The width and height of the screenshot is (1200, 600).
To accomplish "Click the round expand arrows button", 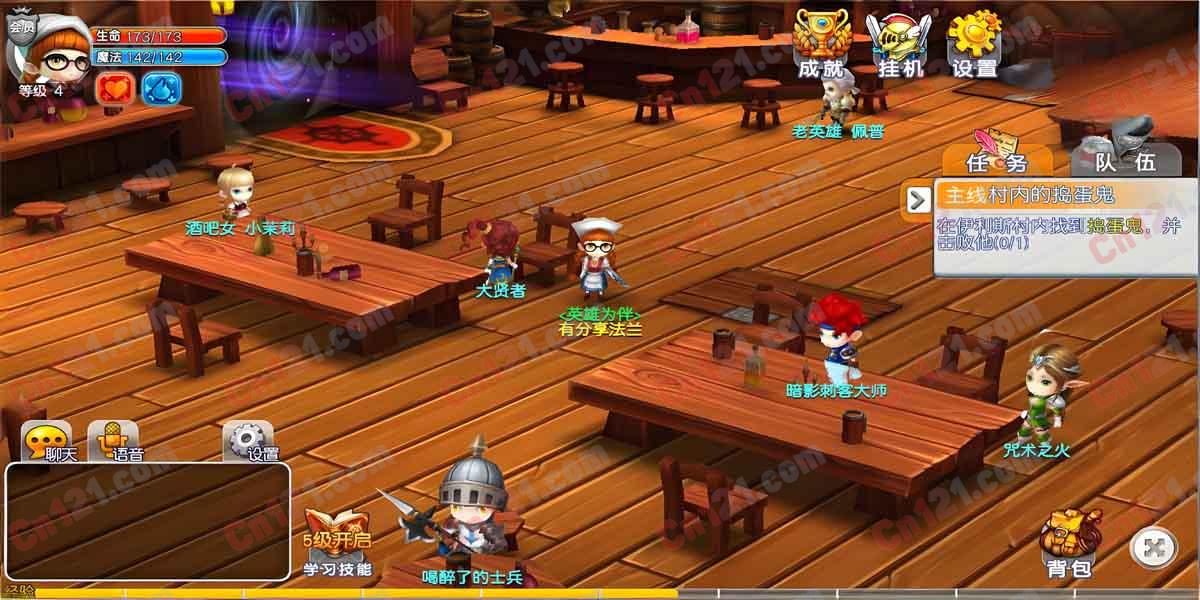I will point(1153,547).
